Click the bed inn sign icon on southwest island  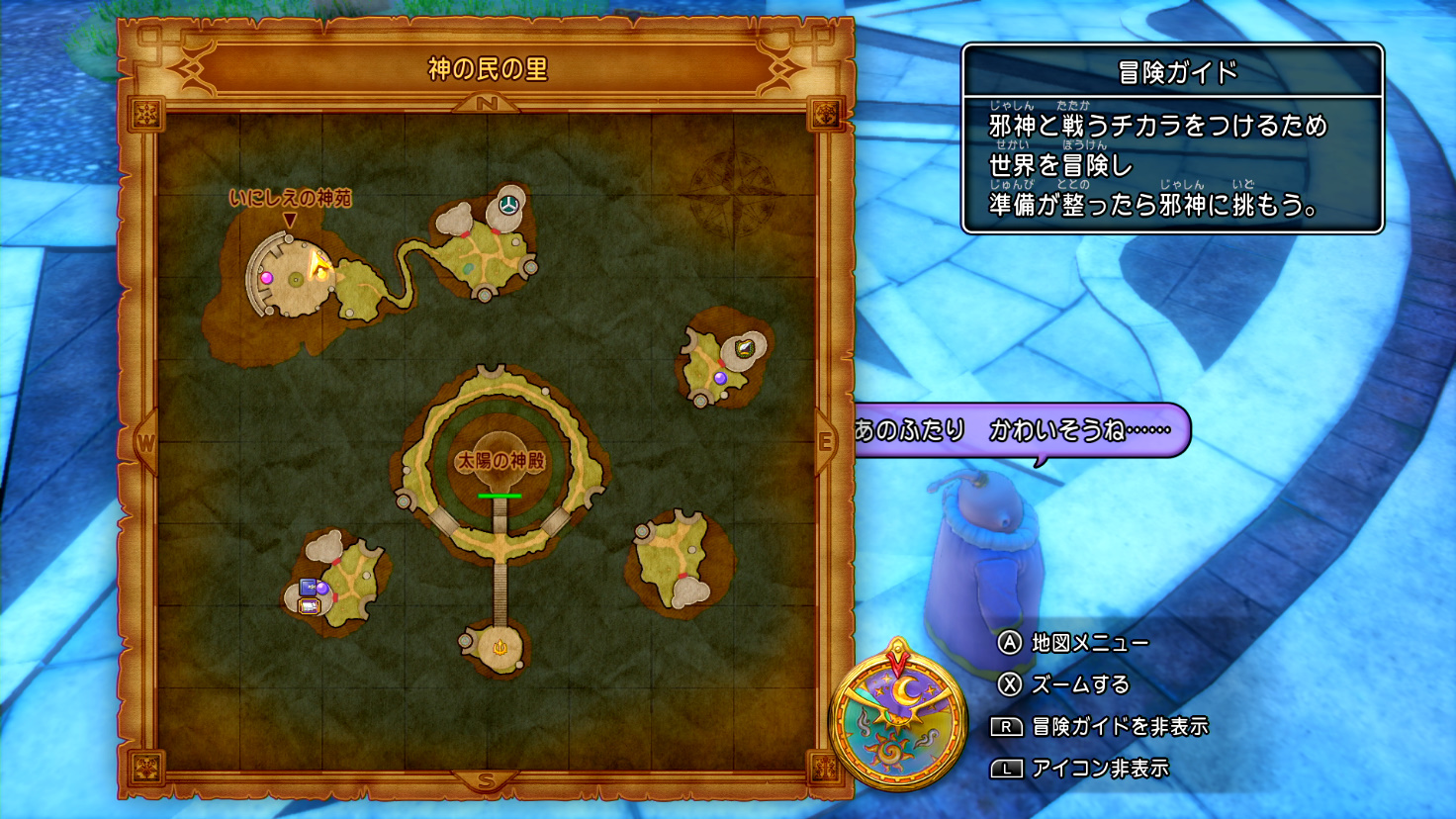310,605
